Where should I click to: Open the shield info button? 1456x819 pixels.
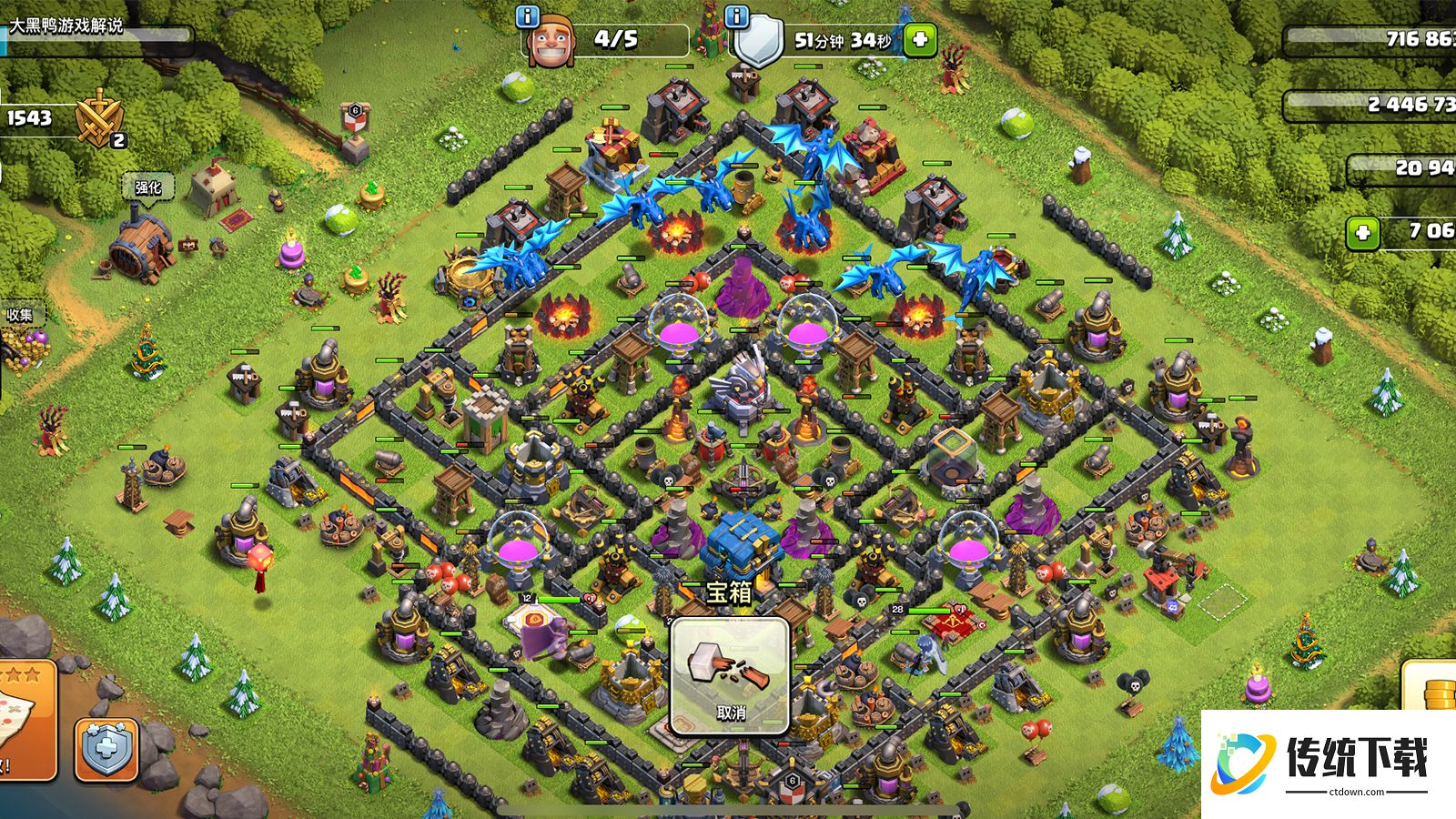pos(738,17)
